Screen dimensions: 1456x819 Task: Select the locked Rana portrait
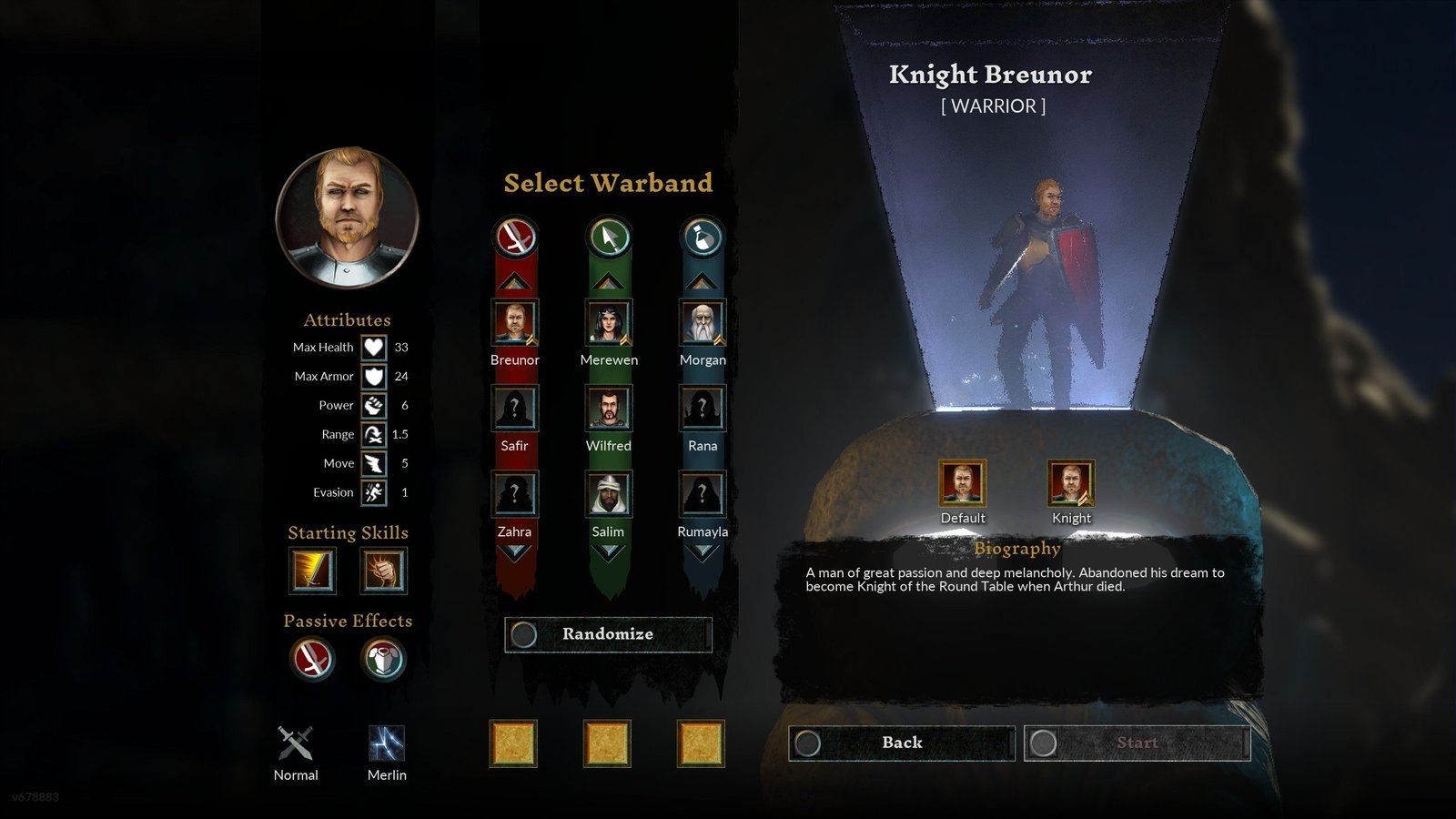tap(703, 409)
